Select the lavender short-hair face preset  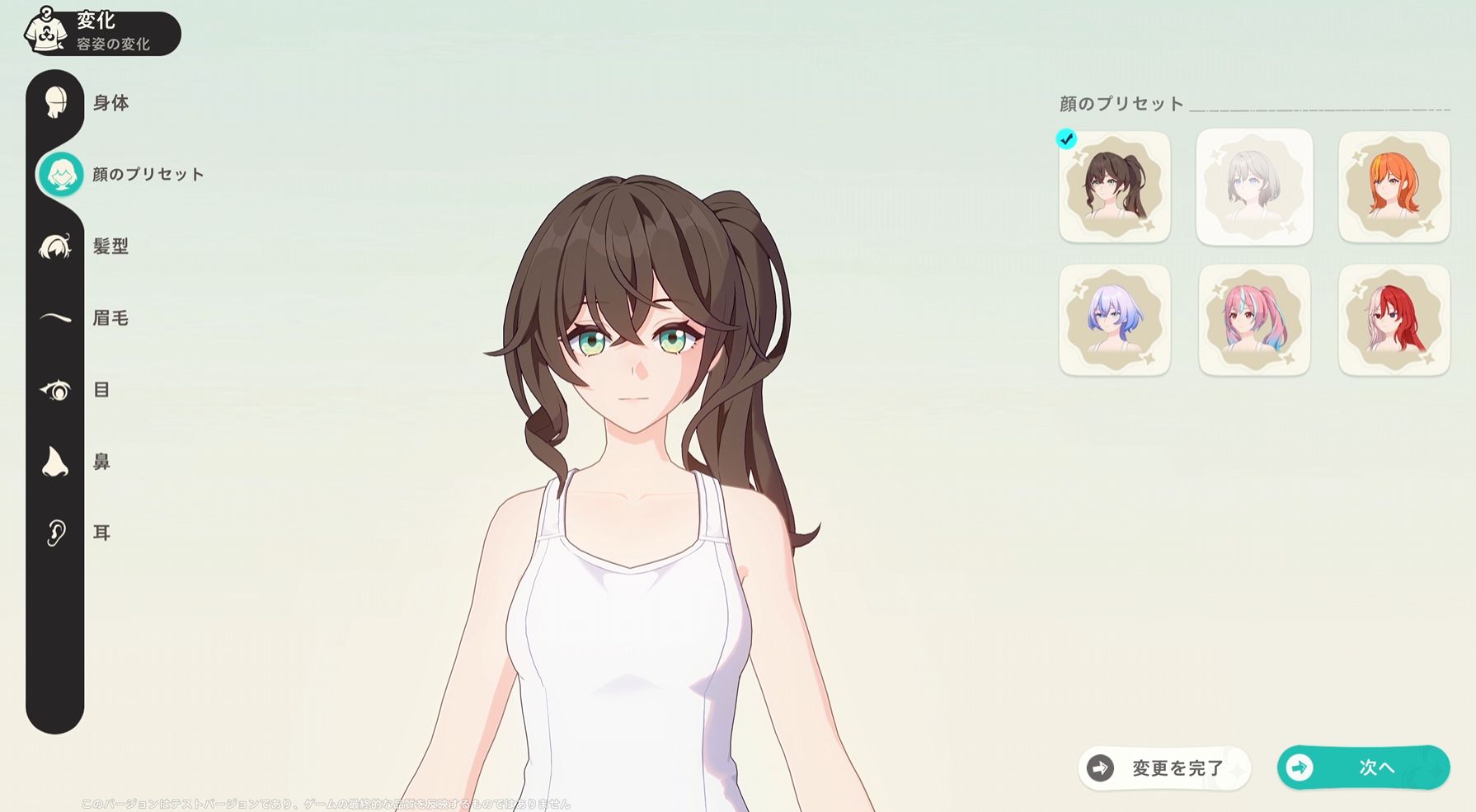1114,320
